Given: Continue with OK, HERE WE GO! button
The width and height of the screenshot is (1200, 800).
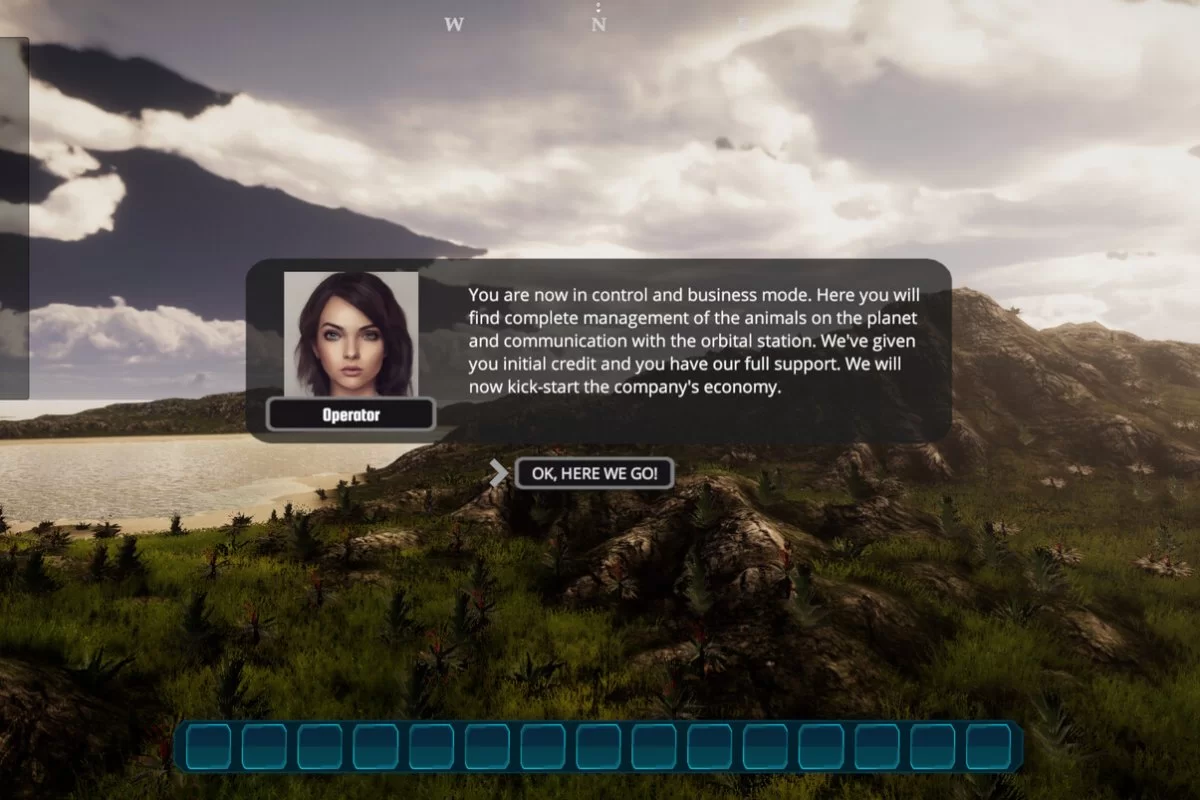Looking at the screenshot, I should point(594,473).
